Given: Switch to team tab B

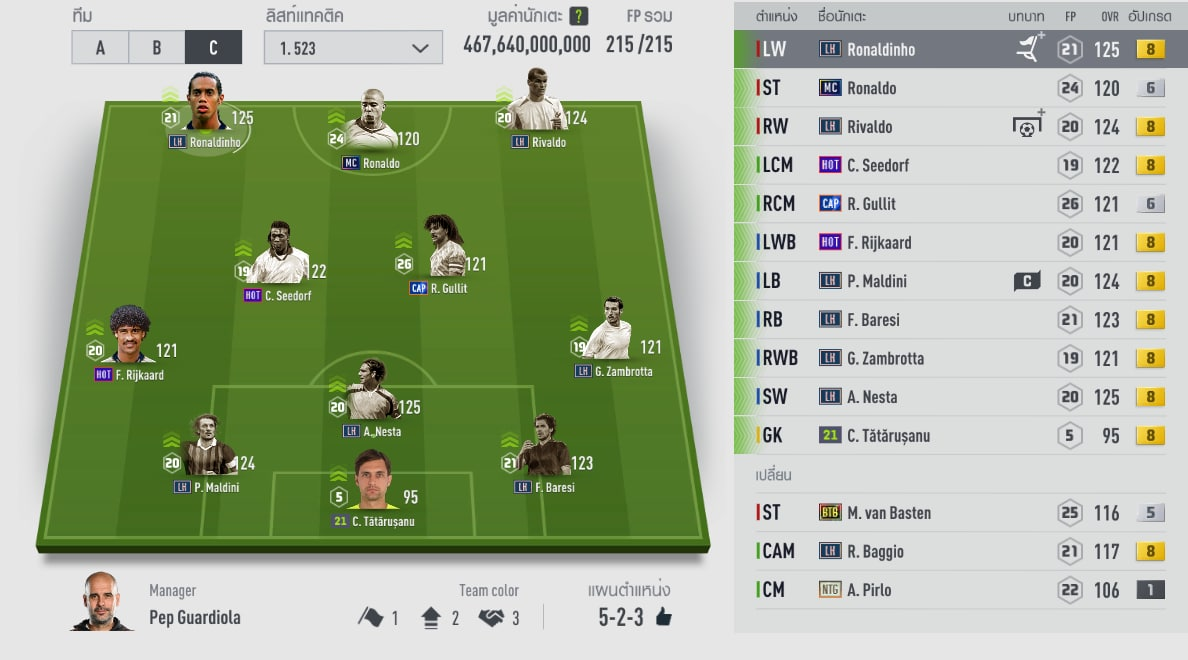Looking at the screenshot, I should 157,47.
